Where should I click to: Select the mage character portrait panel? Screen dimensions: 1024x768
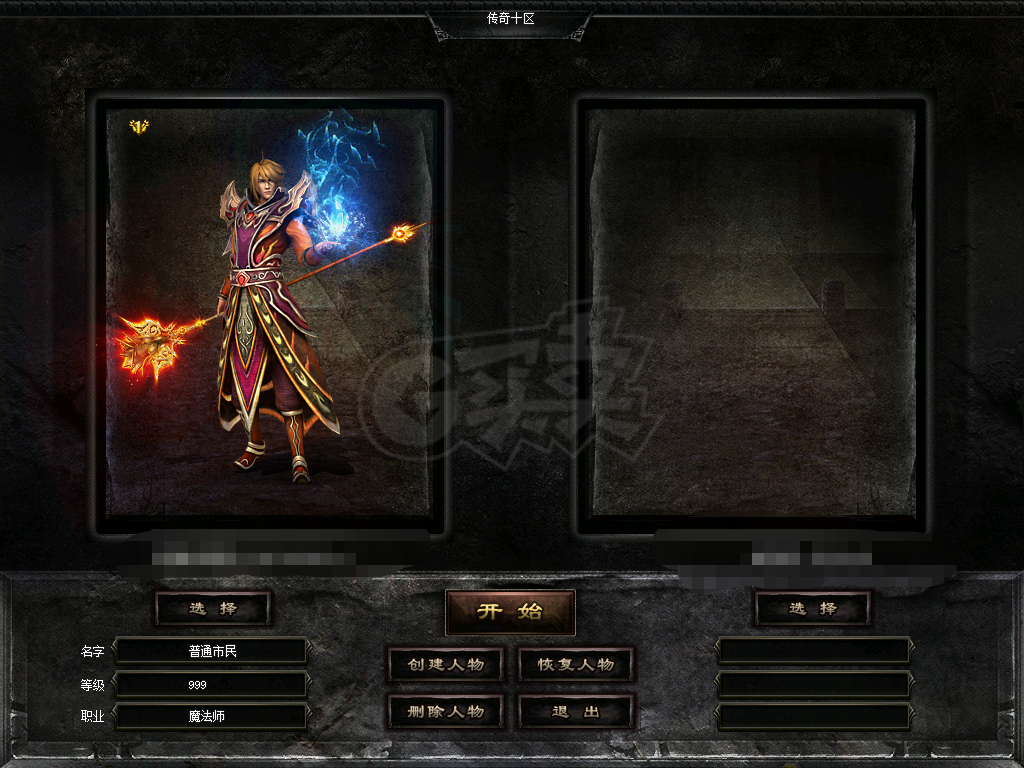click(269, 312)
